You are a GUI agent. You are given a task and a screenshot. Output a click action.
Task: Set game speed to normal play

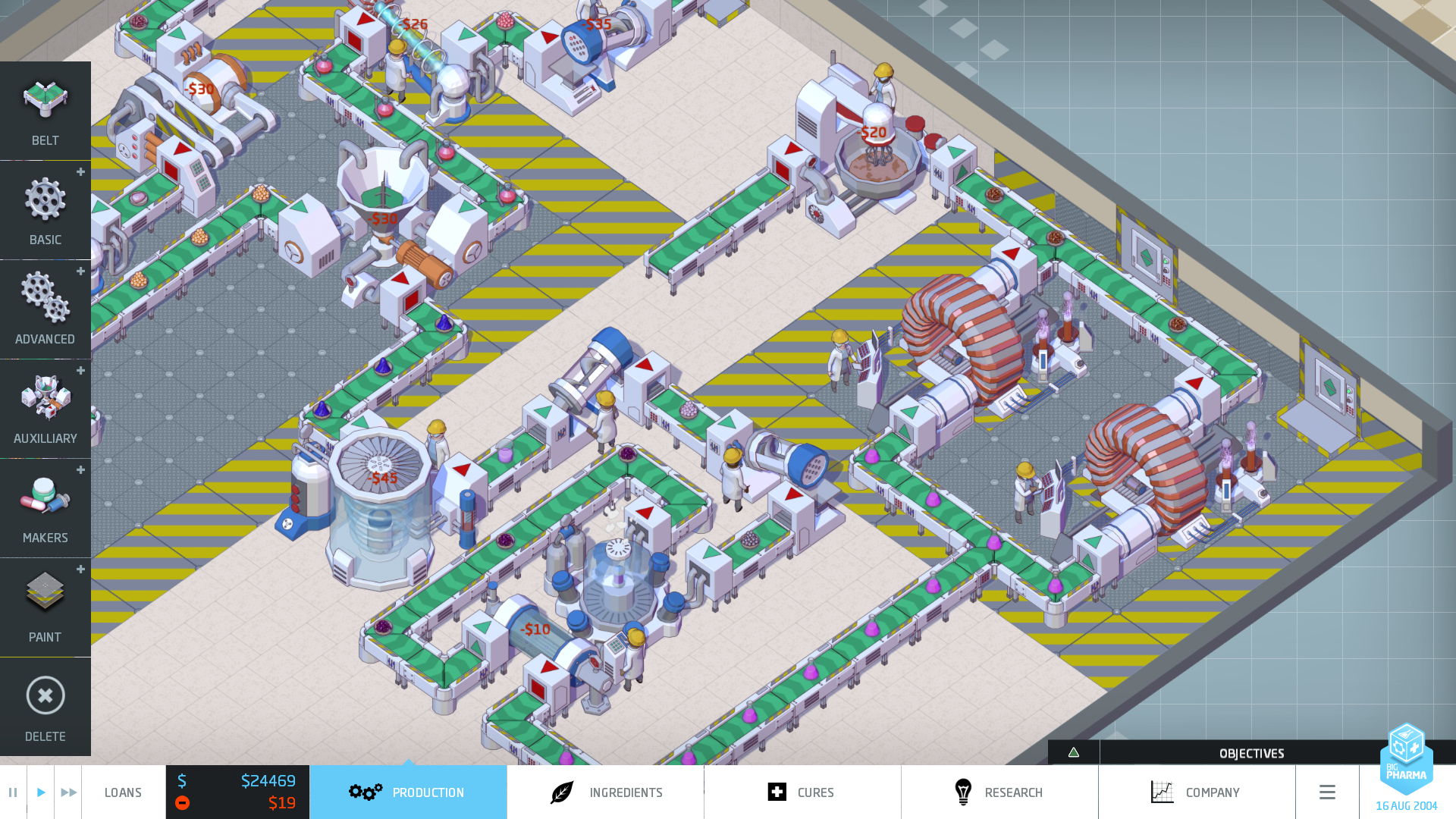tap(41, 792)
